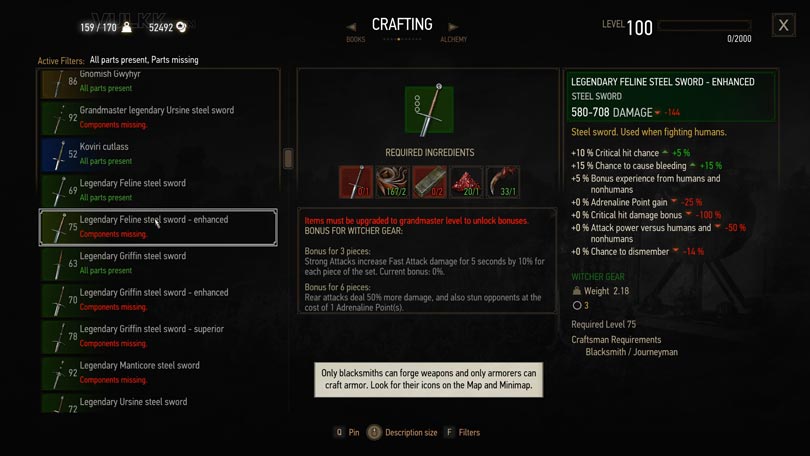Click the crafted sword preview icon
The height and width of the screenshot is (456, 810).
[x=429, y=109]
